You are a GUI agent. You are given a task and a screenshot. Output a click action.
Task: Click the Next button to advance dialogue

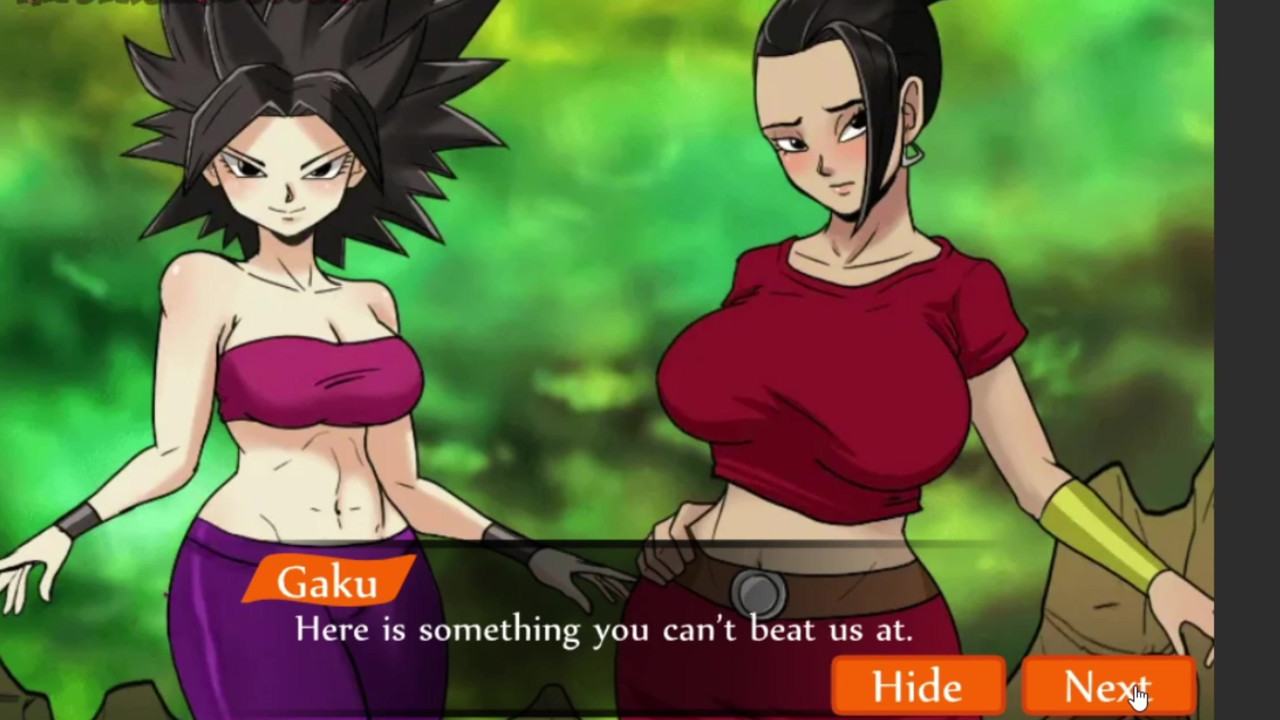tap(1107, 686)
